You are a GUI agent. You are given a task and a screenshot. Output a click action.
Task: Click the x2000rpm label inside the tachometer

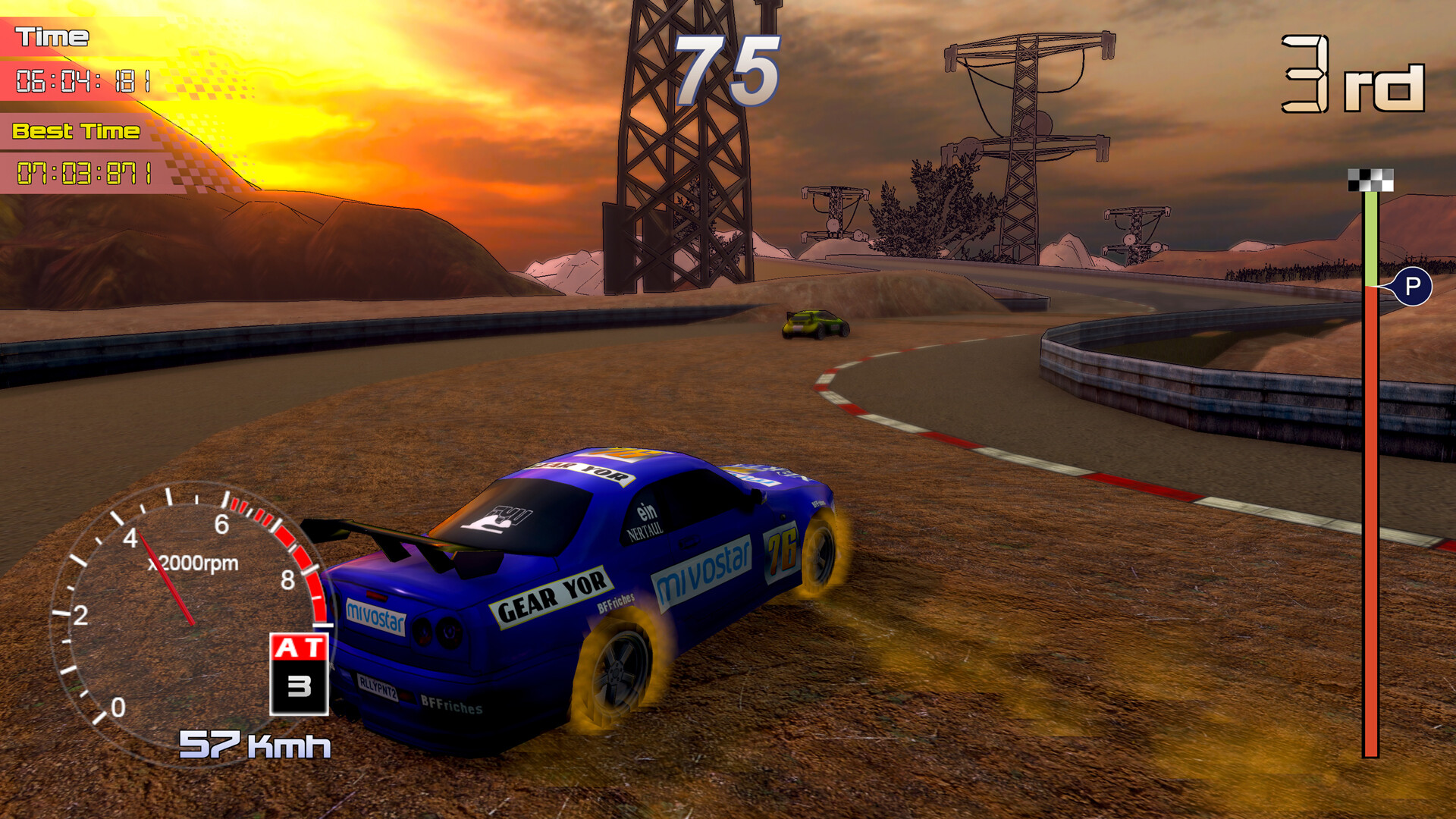pyautogui.click(x=195, y=564)
